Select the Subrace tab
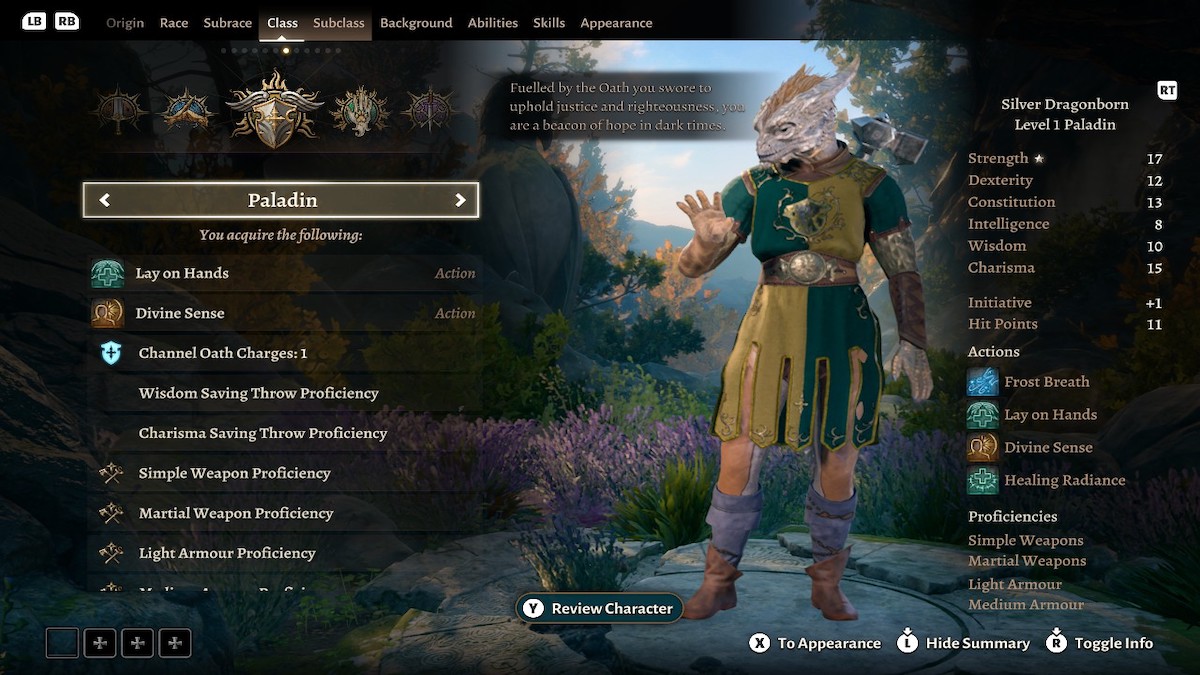Image resolution: width=1200 pixels, height=675 pixels. tap(227, 23)
